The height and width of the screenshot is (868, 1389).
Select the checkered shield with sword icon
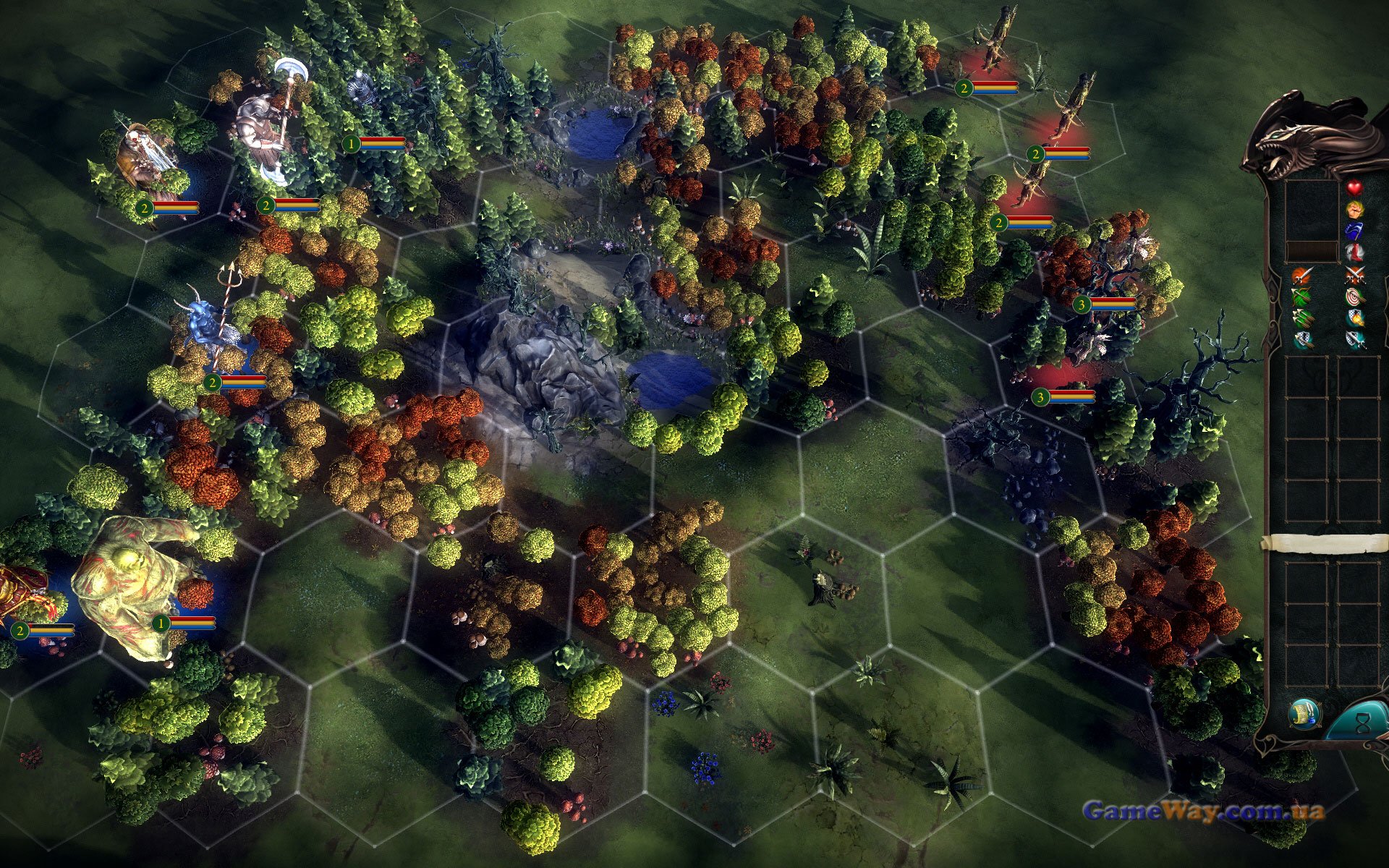[x=1354, y=340]
